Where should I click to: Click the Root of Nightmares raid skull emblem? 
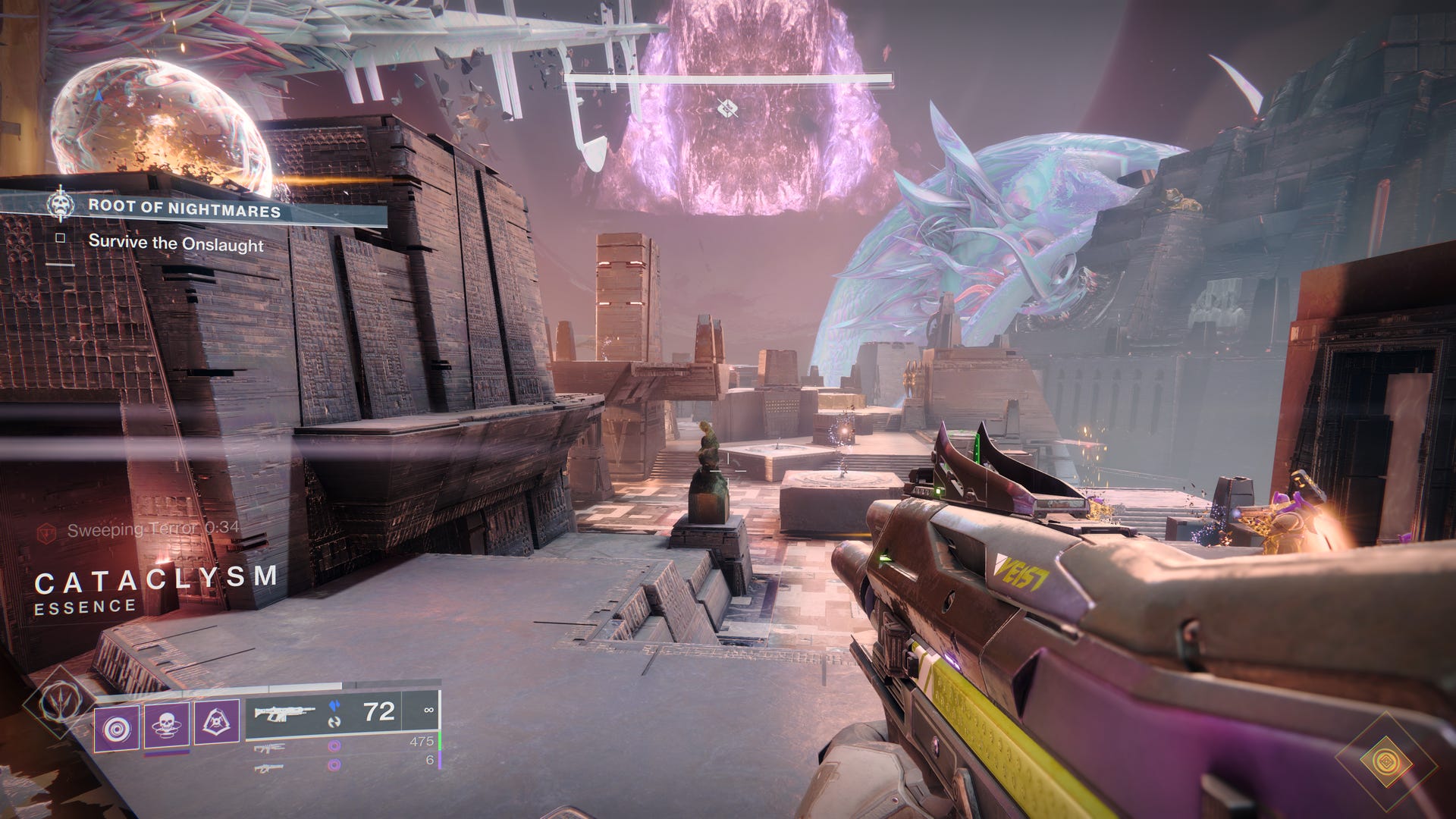tap(60, 205)
